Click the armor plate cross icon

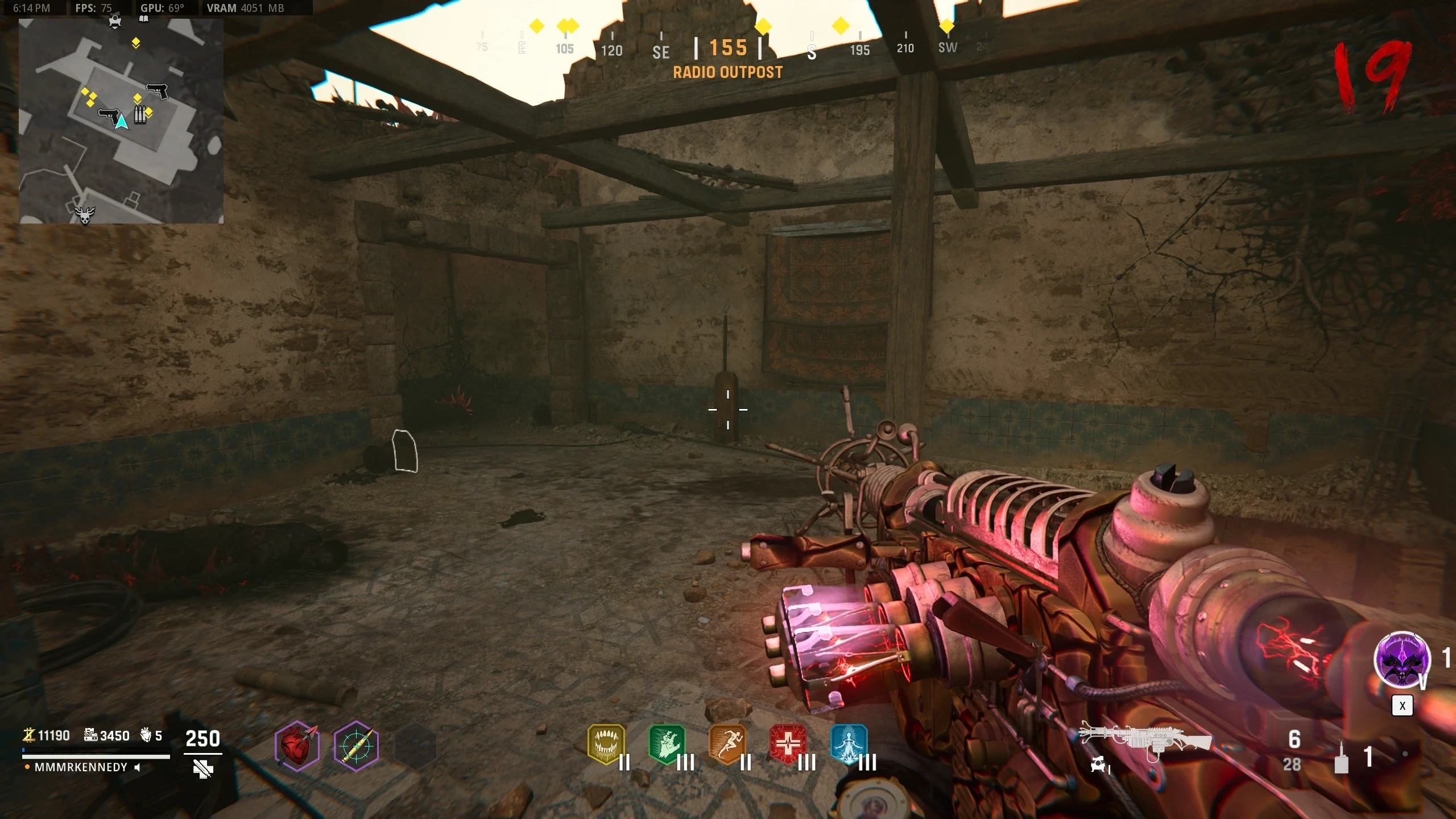point(202,769)
